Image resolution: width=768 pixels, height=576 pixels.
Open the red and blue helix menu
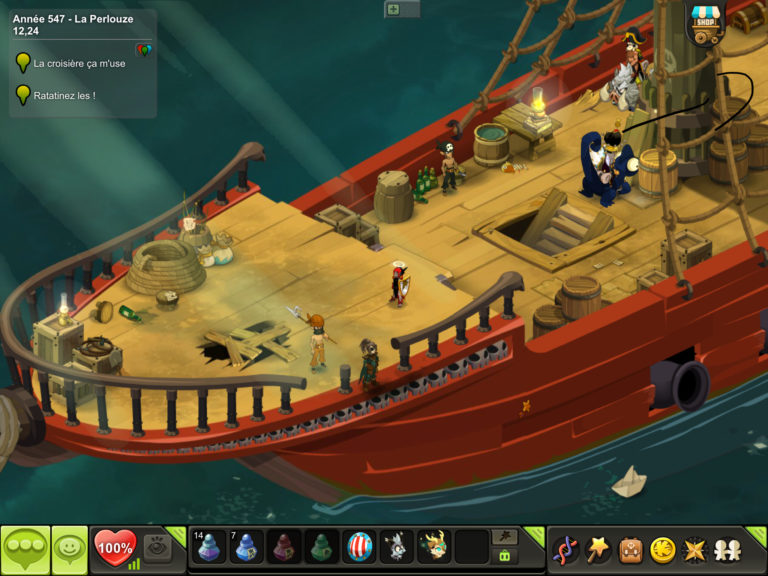[x=566, y=549]
